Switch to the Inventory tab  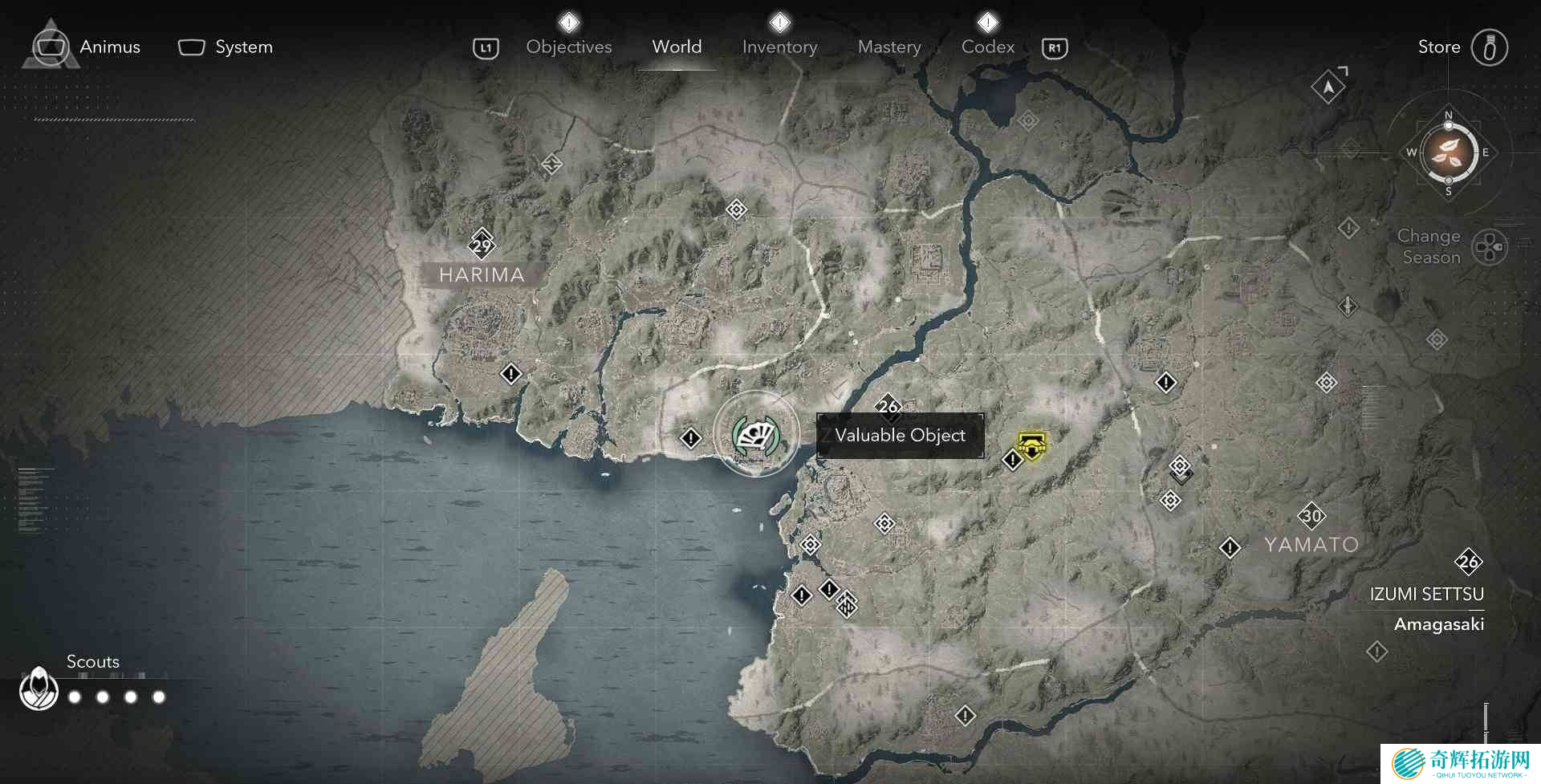coord(779,47)
